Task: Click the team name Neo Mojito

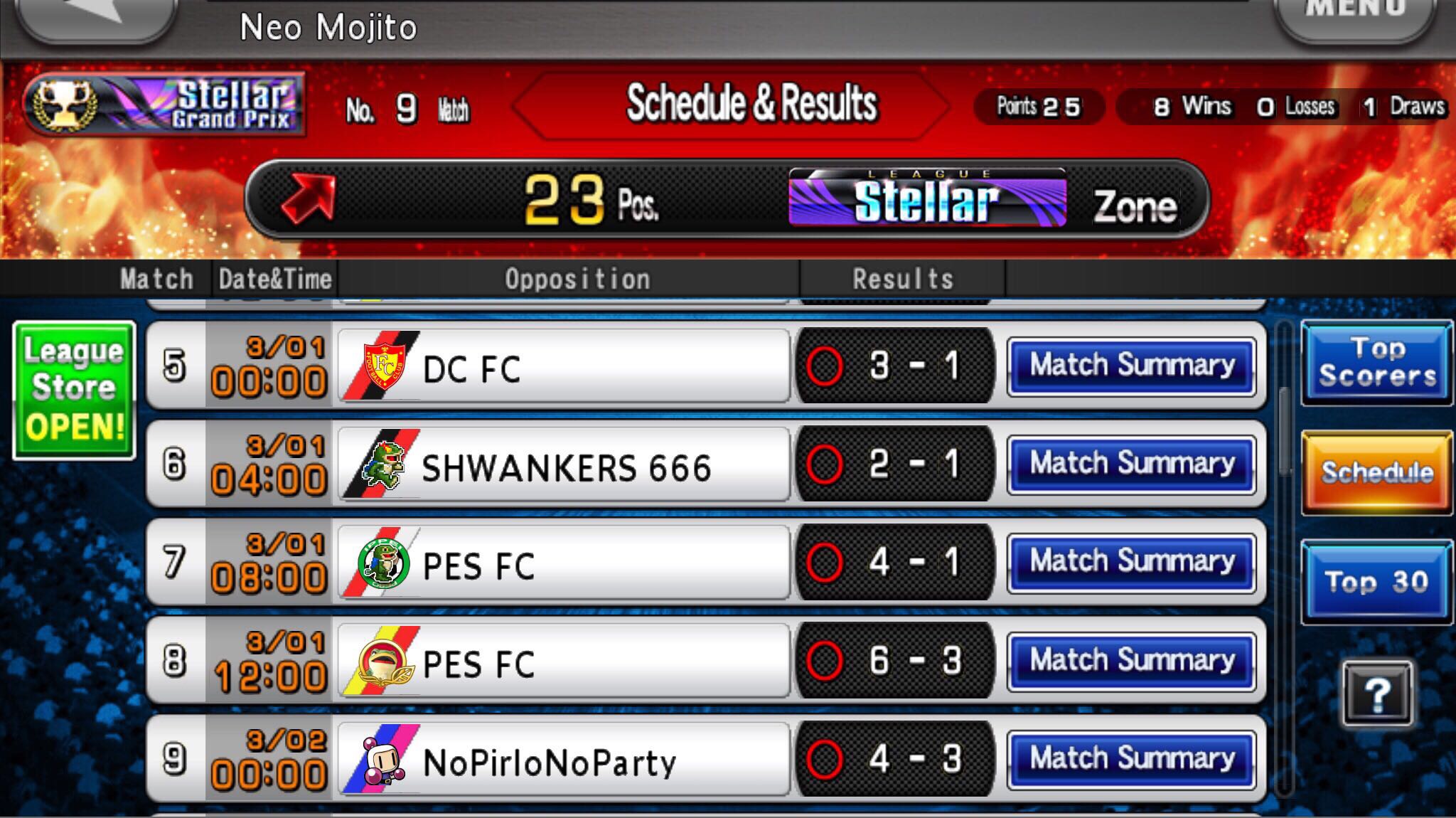Action: (328, 27)
